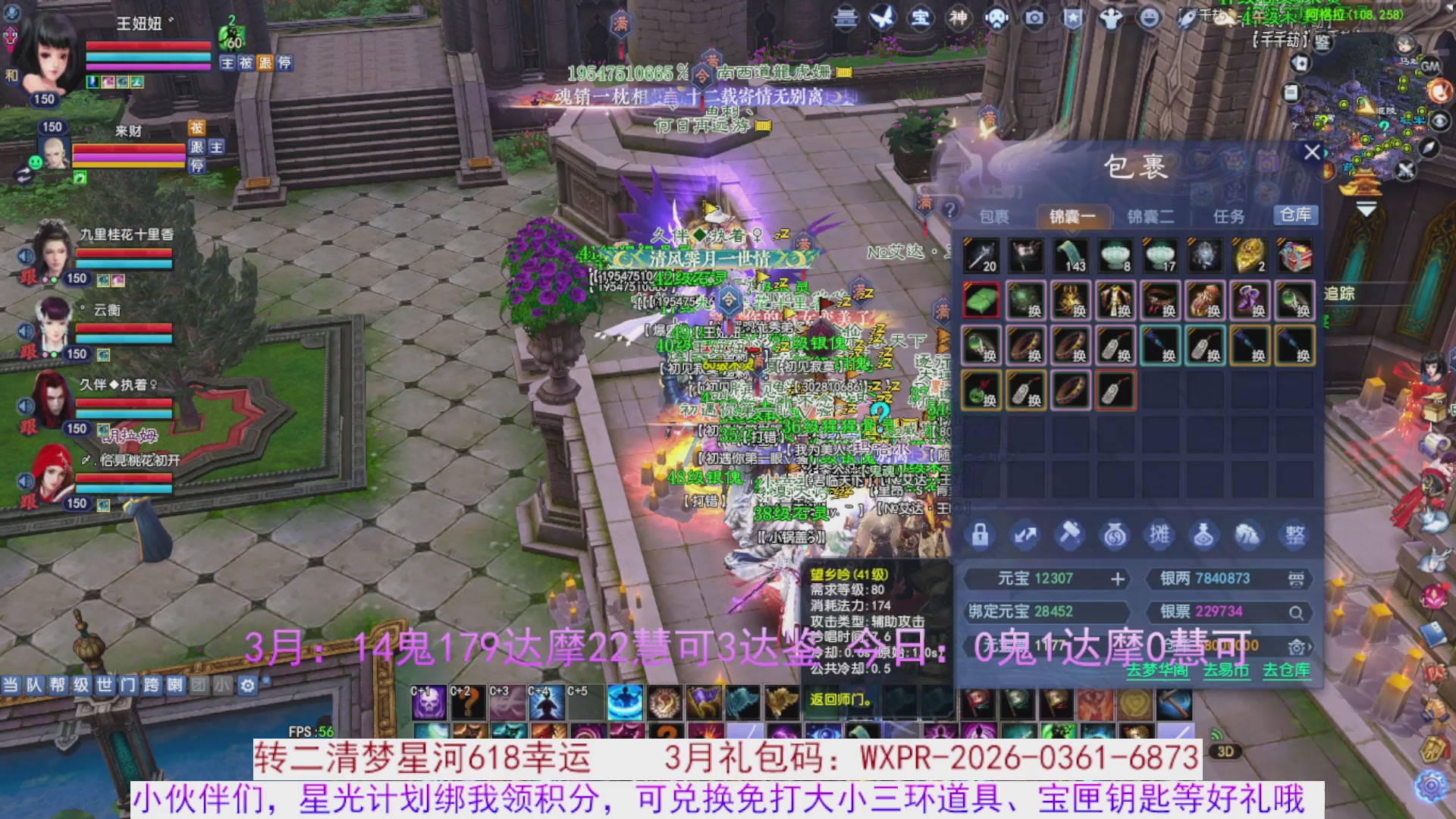Click the expand arrows icon in bag panel
The width and height of the screenshot is (1456, 819).
[1025, 535]
